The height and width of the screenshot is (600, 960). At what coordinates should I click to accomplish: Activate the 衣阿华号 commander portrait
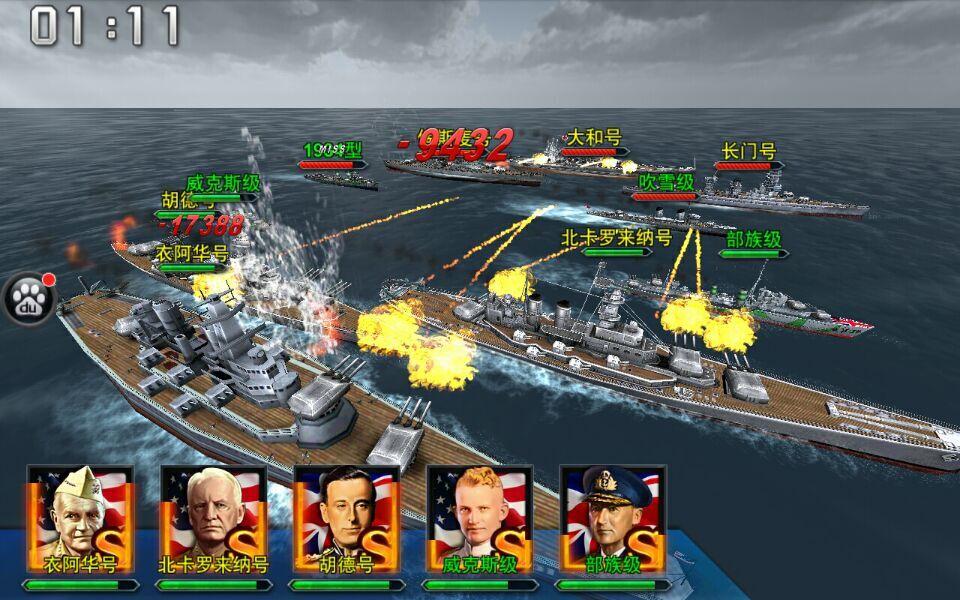pos(80,520)
